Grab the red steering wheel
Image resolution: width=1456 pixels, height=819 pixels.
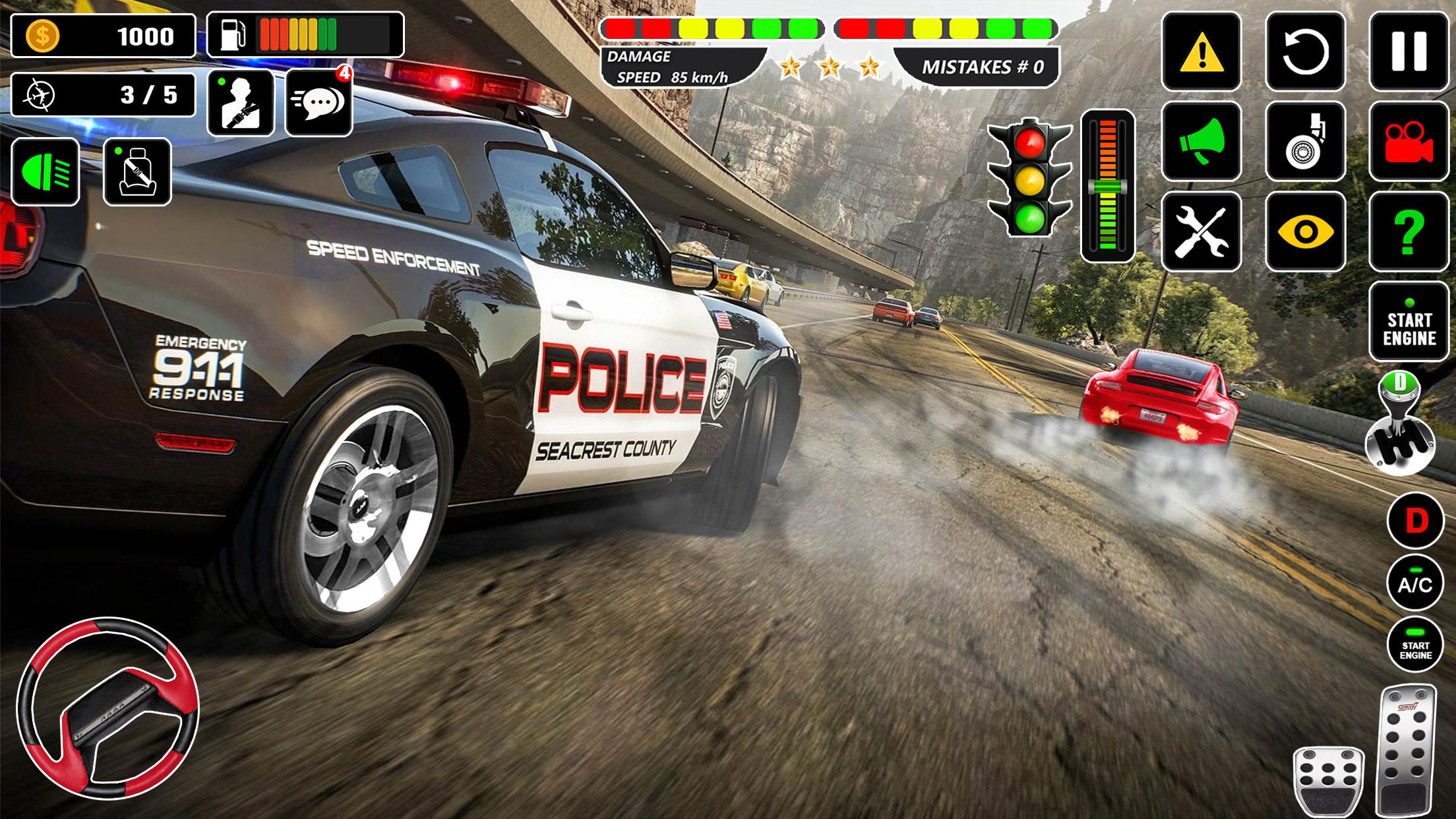107,708
